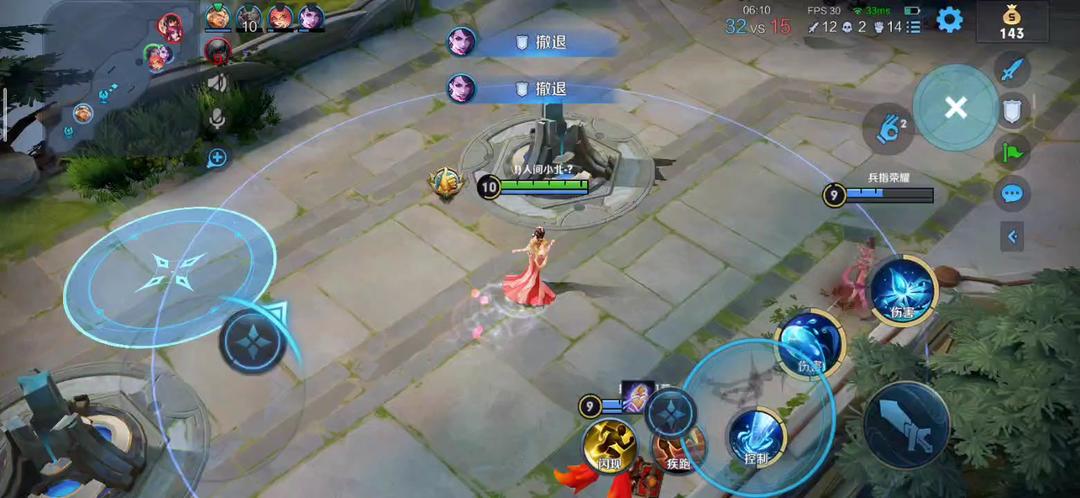This screenshot has width=1080, height=498.
Task: Send the sword attack signal
Action: pos(1012,70)
